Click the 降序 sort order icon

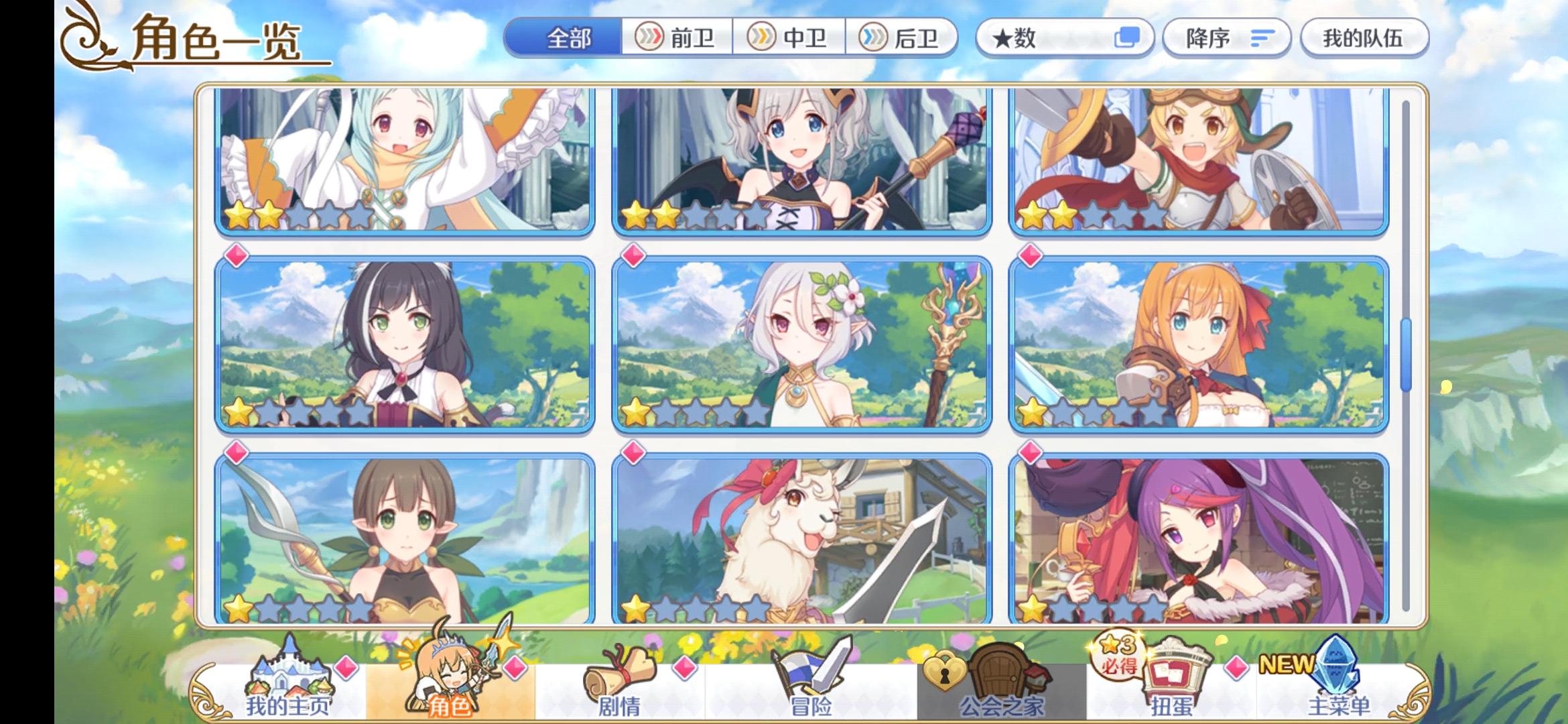point(1262,38)
